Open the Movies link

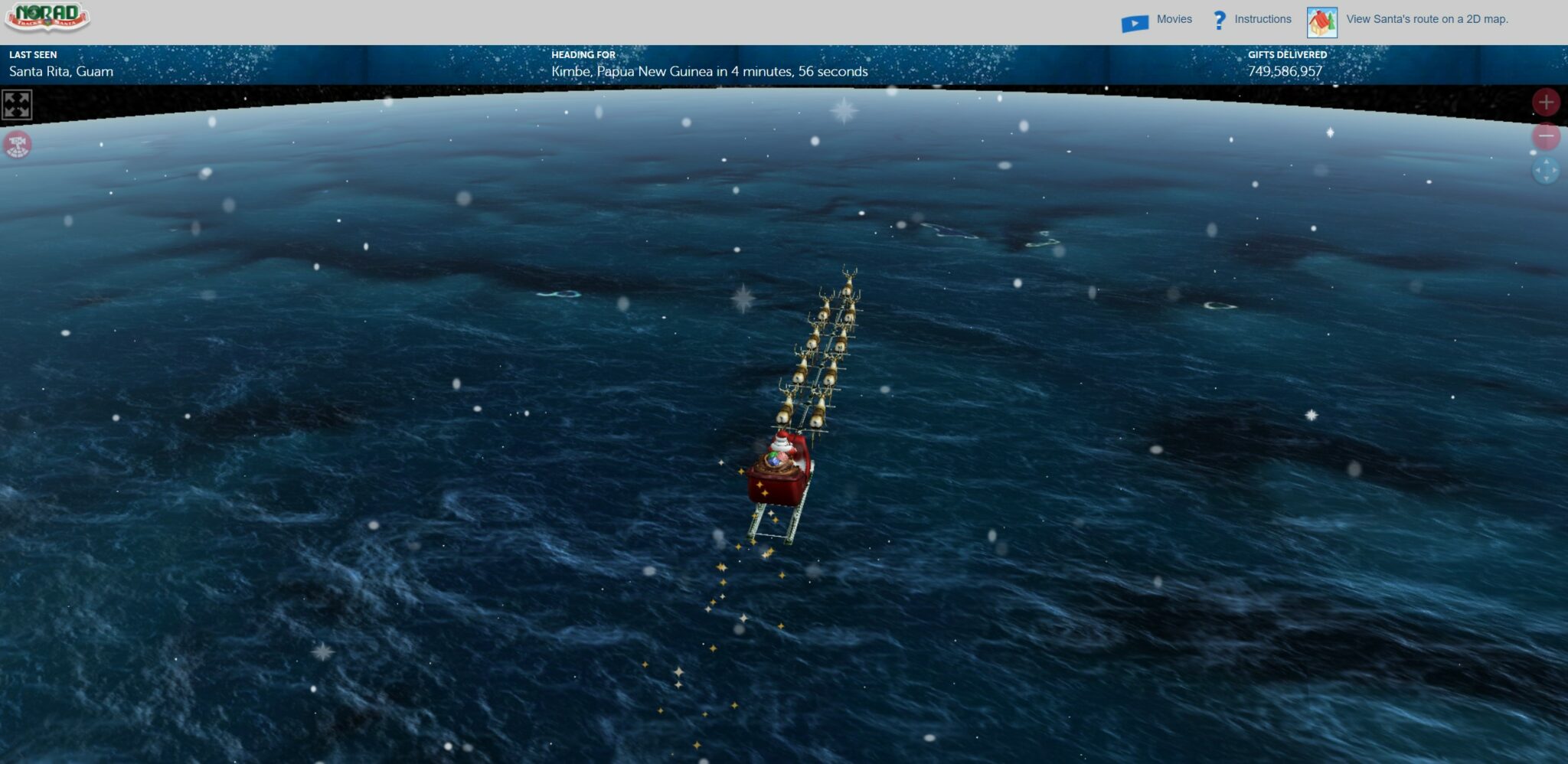point(1173,20)
